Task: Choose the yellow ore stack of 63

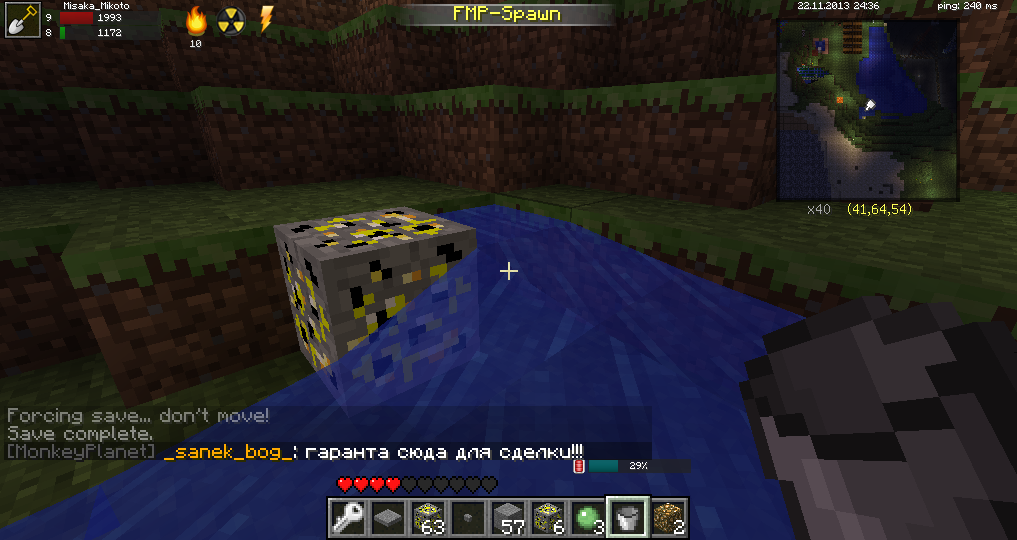Action: click(428, 517)
